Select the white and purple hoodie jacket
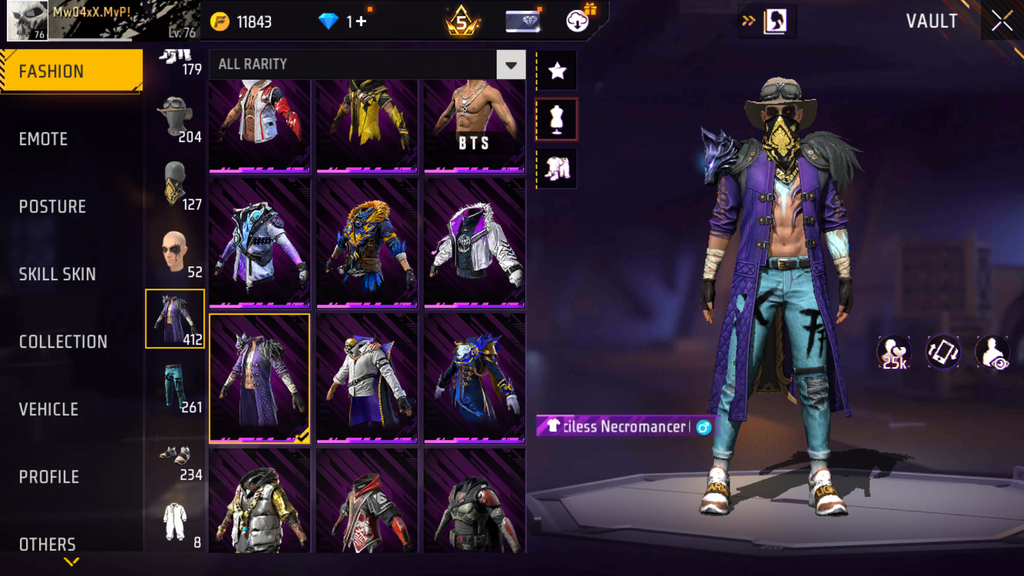Screen dimensions: 1024x576 (x=474, y=243)
